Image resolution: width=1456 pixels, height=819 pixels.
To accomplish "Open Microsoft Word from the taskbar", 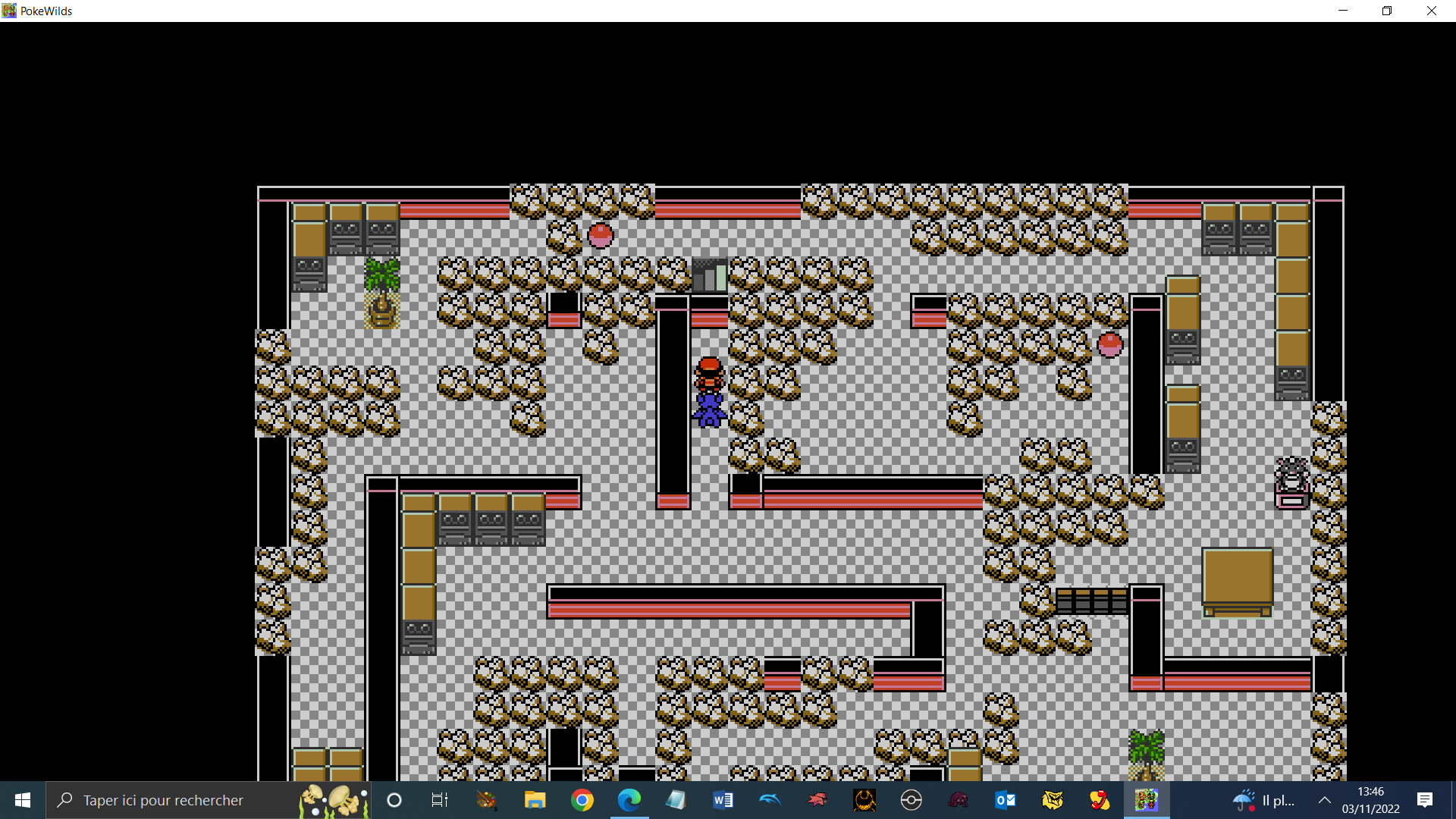I will click(x=723, y=800).
